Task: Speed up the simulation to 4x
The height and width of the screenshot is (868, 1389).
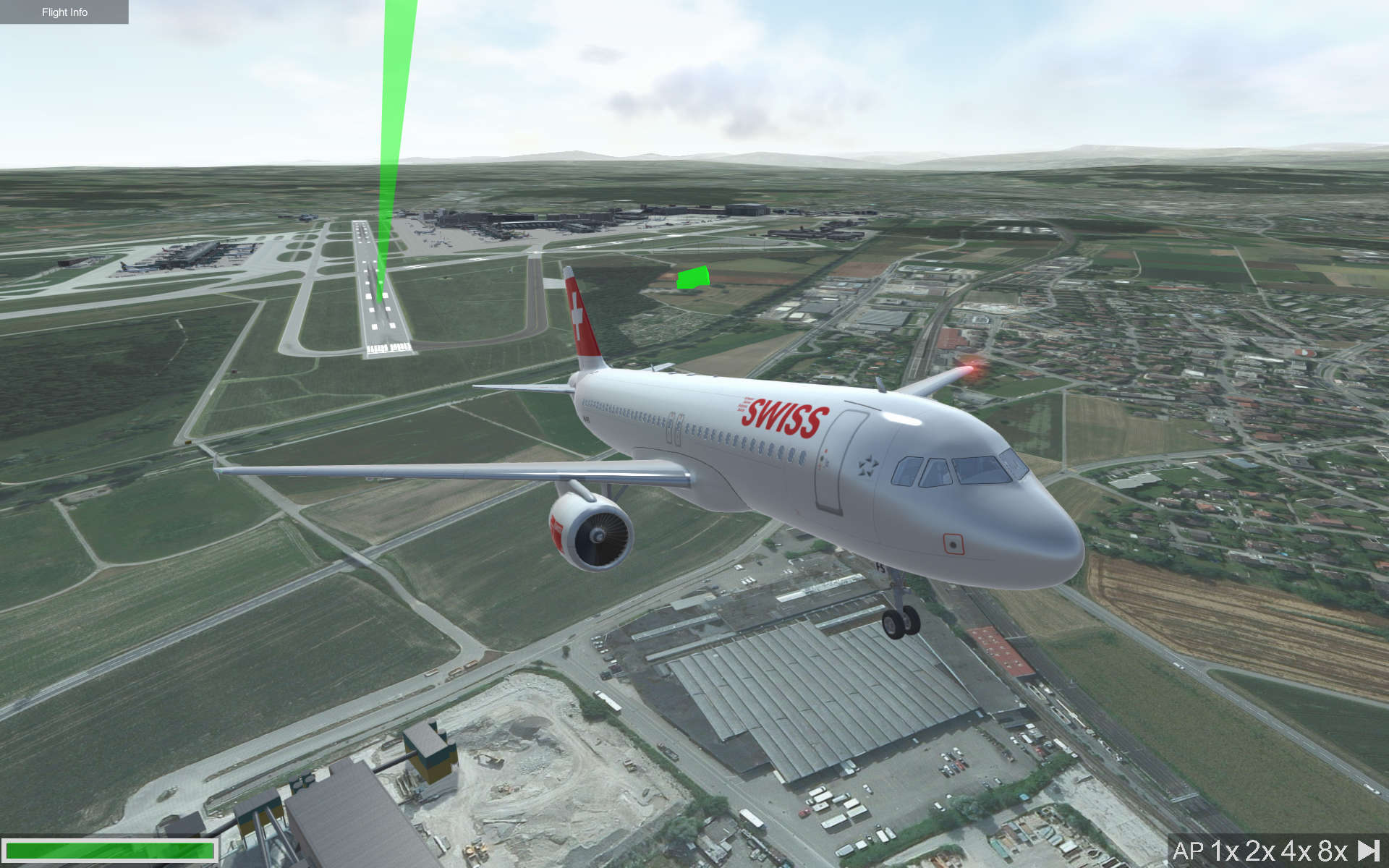Action: [x=1296, y=850]
